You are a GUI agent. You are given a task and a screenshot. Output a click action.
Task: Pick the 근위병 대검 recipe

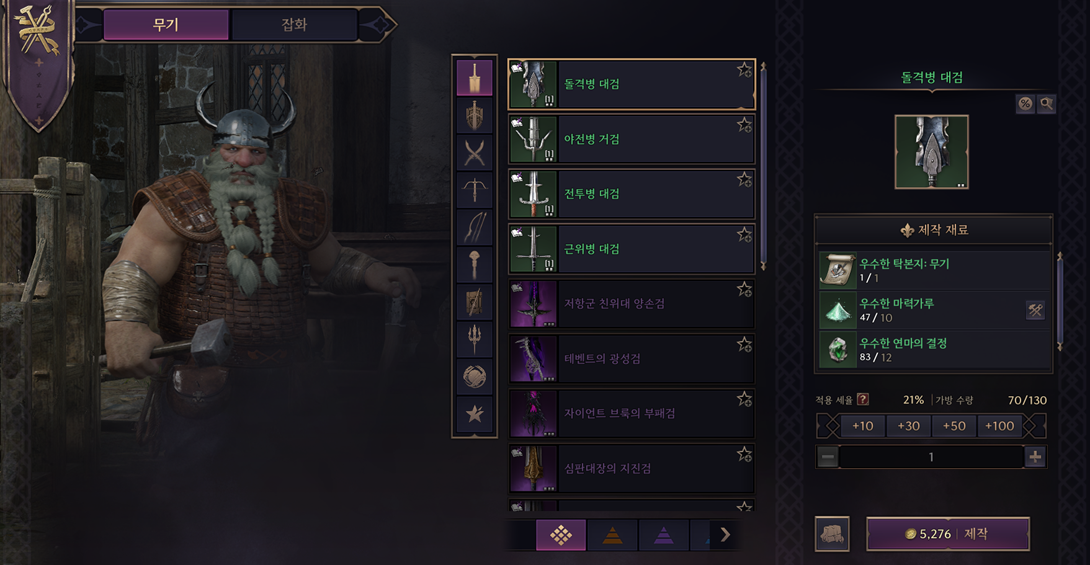click(631, 249)
